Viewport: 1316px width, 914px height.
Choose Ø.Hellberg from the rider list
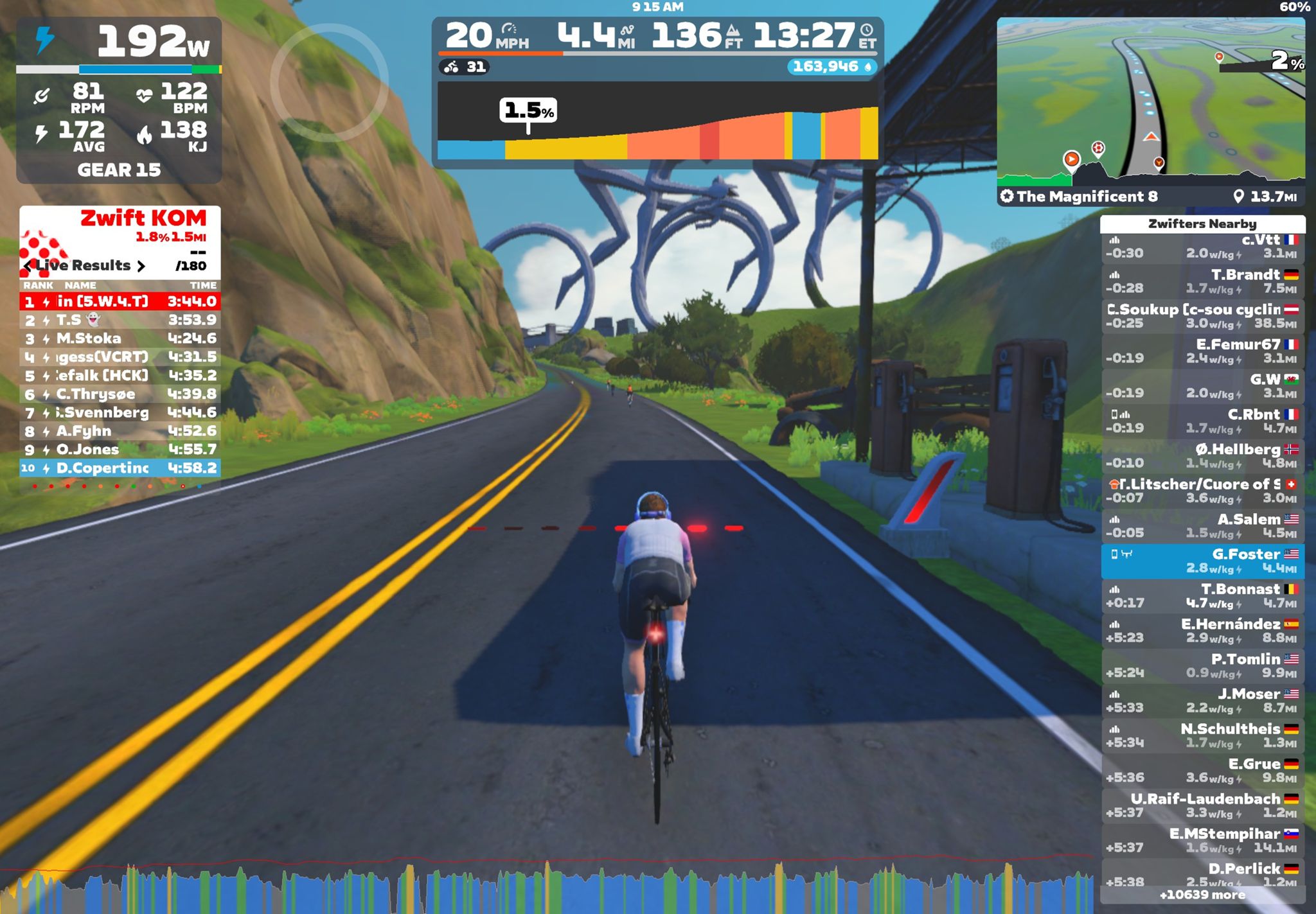click(x=1202, y=456)
